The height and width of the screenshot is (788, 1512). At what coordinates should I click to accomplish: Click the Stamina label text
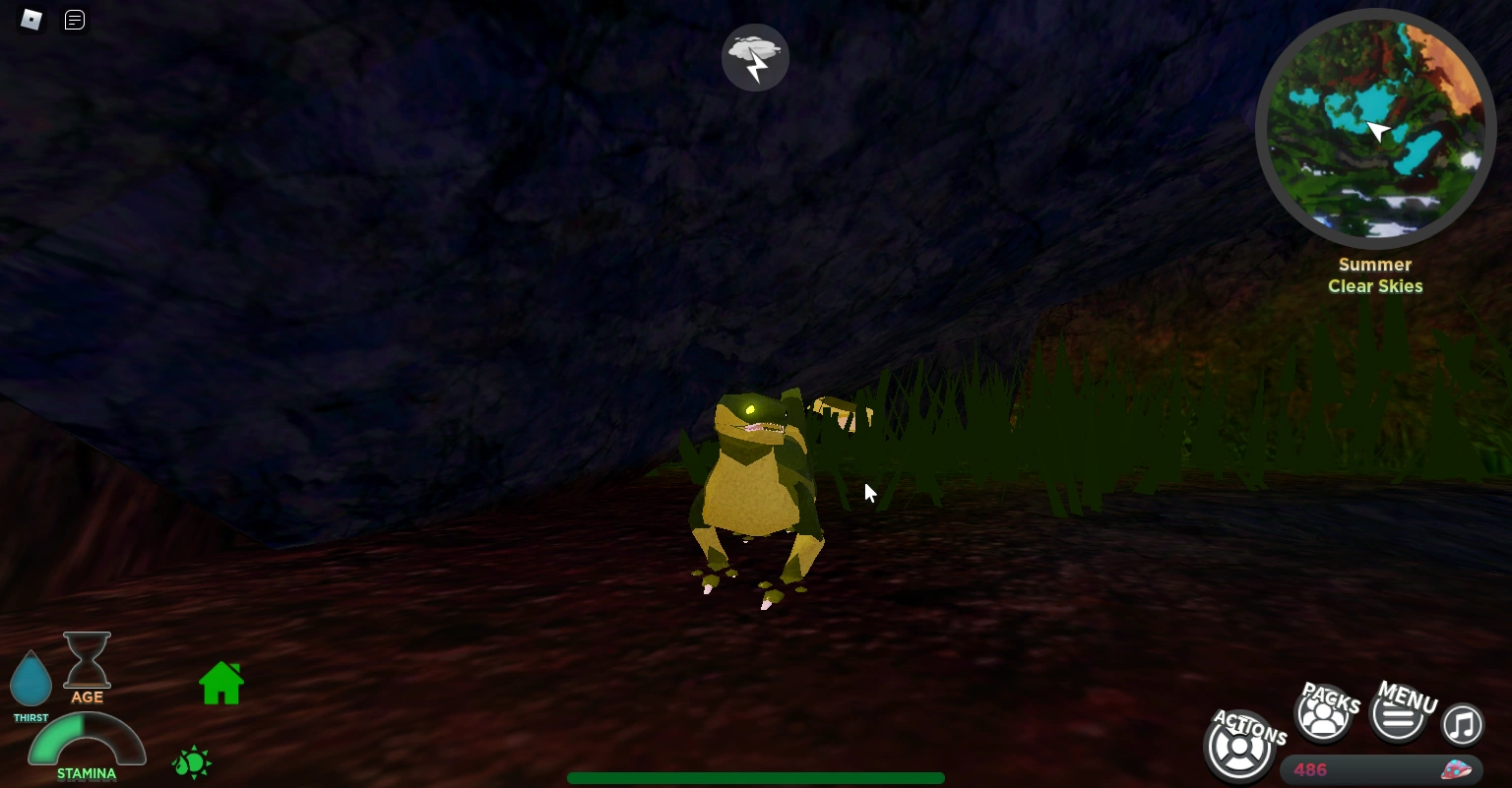(86, 774)
